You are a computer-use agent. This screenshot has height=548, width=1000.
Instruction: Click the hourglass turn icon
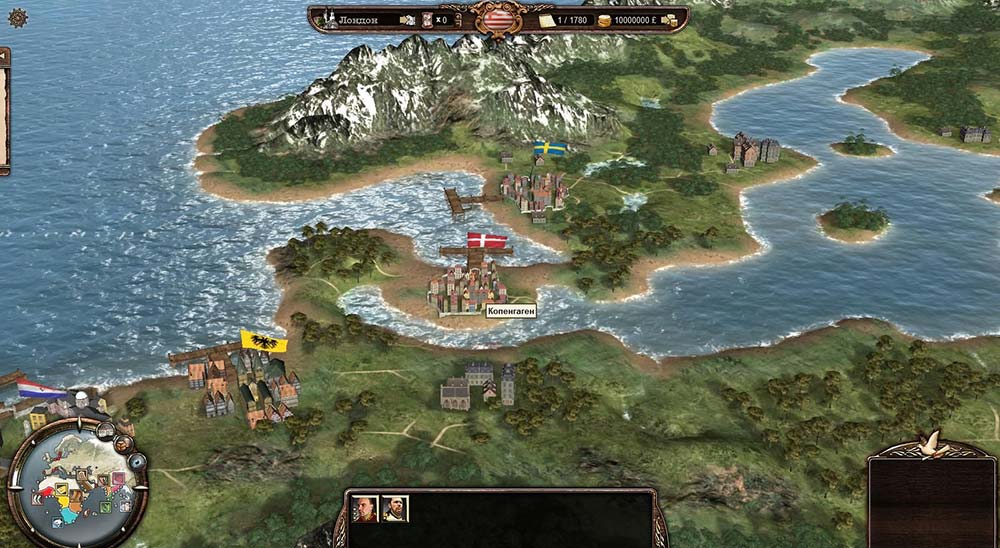click(x=427, y=20)
